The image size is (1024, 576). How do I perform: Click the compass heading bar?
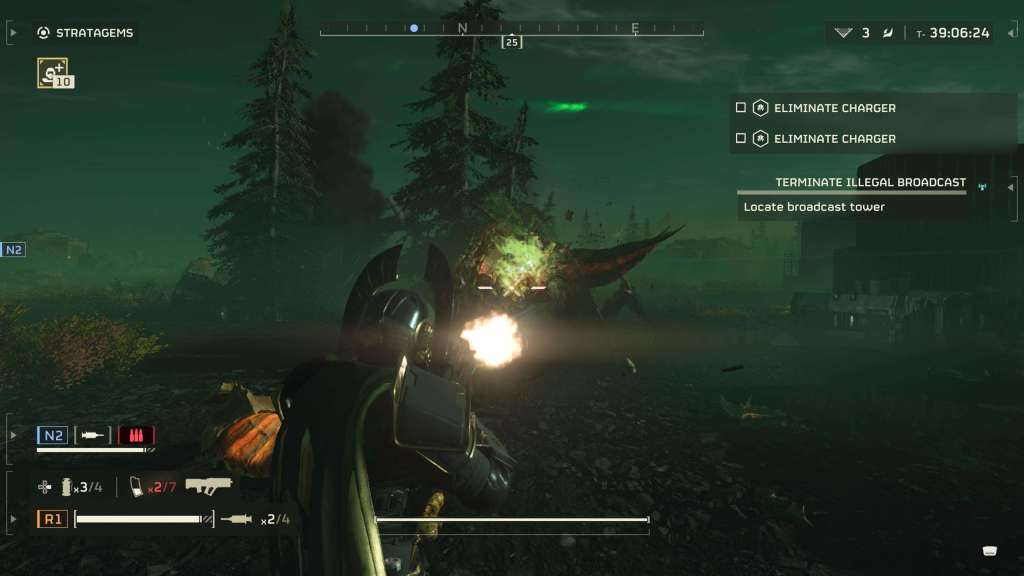(x=511, y=29)
